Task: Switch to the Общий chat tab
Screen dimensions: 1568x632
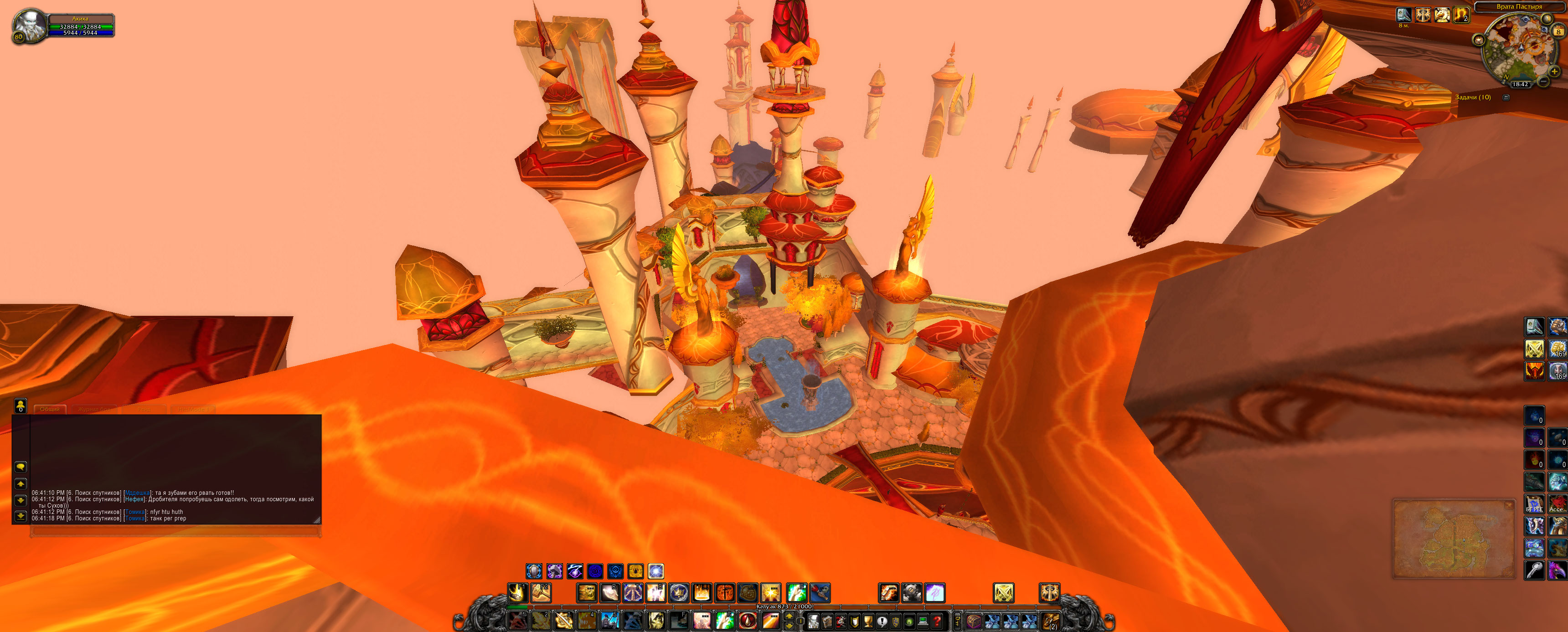Action: 50,409
